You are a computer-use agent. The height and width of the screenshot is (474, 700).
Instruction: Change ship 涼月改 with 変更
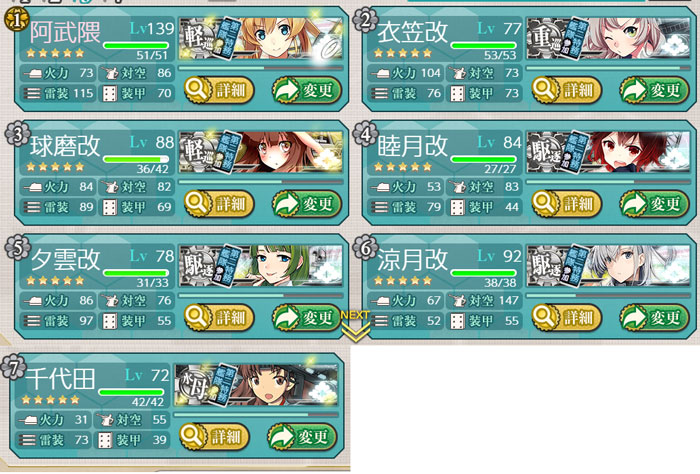[x=654, y=317]
